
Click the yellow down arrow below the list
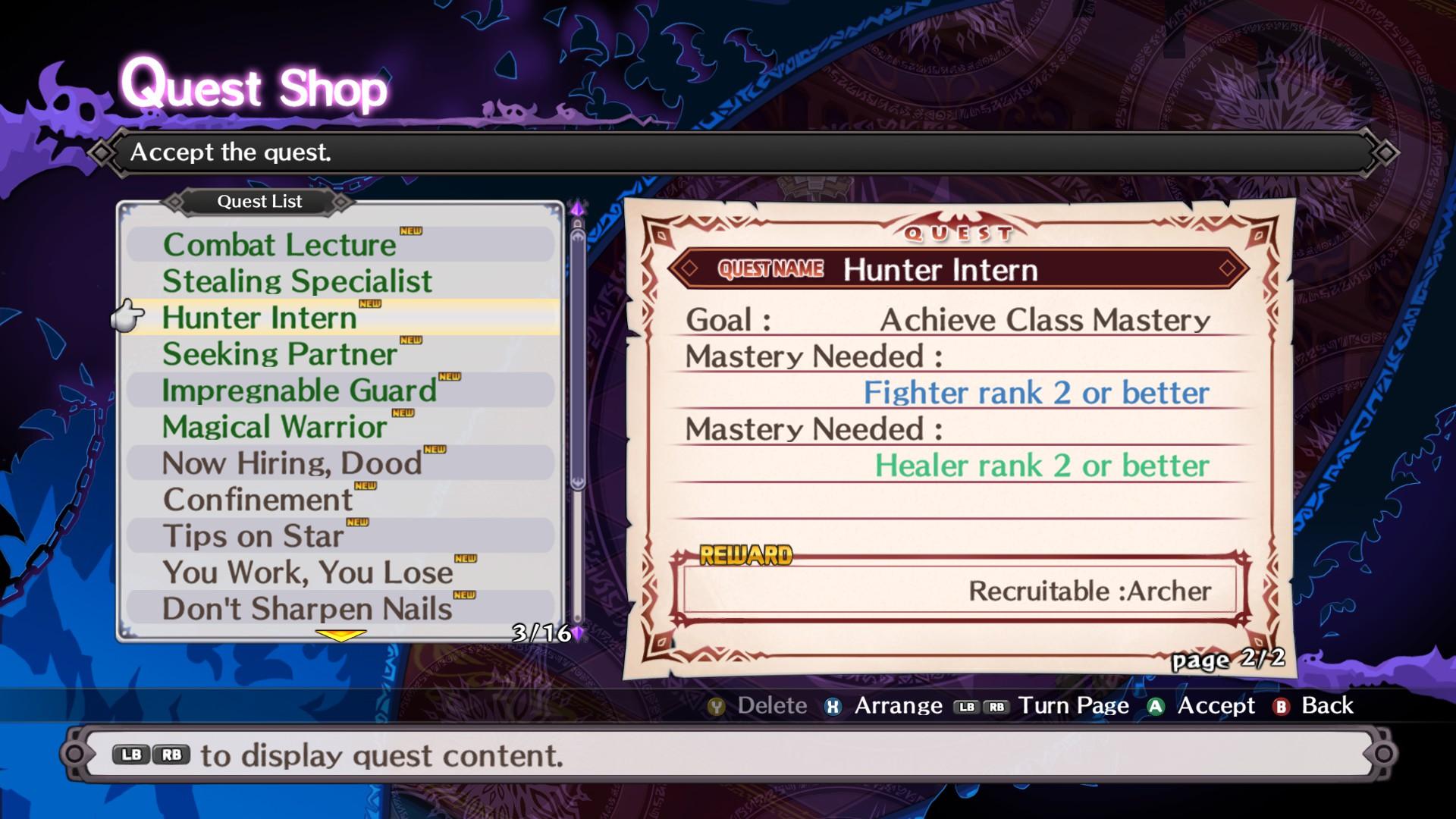point(340,635)
